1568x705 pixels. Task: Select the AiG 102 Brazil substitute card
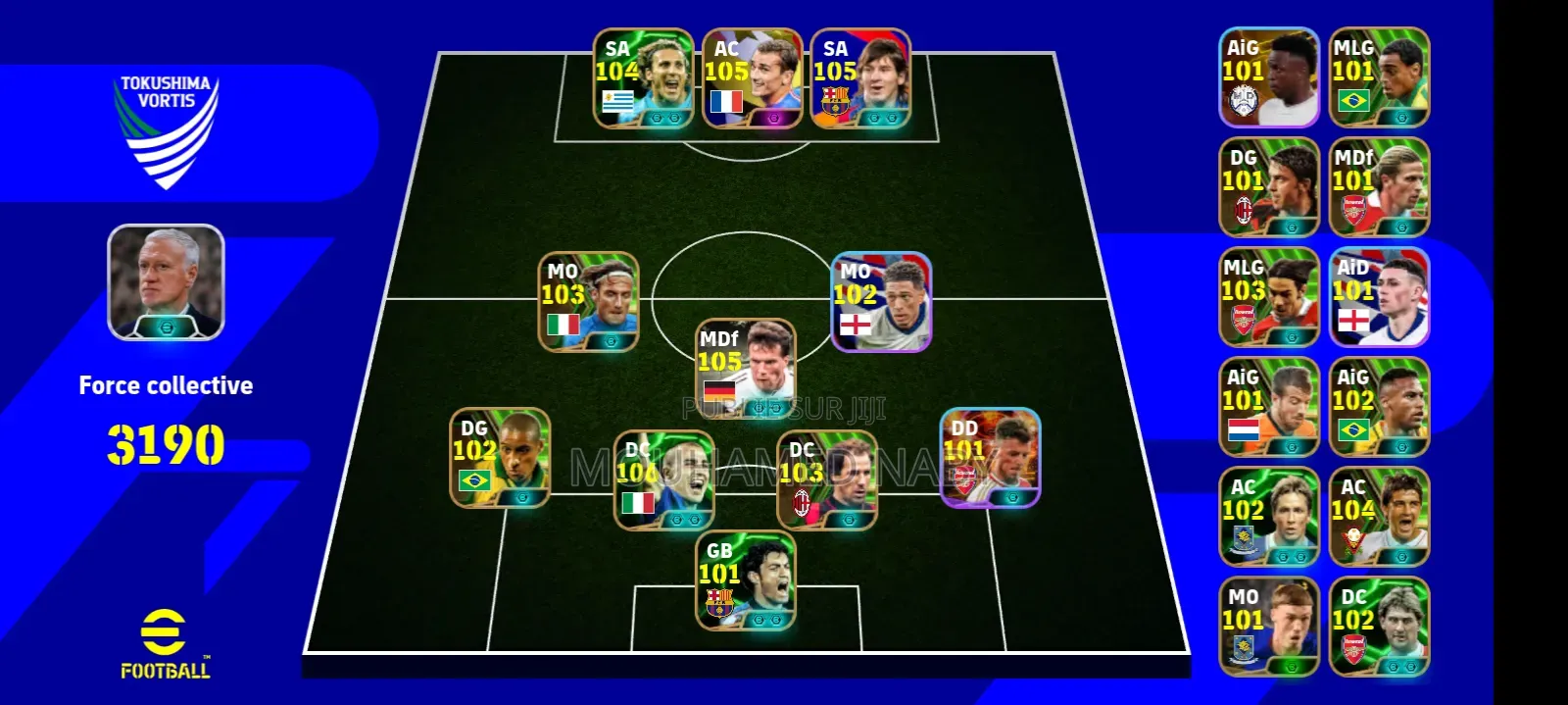point(1378,407)
